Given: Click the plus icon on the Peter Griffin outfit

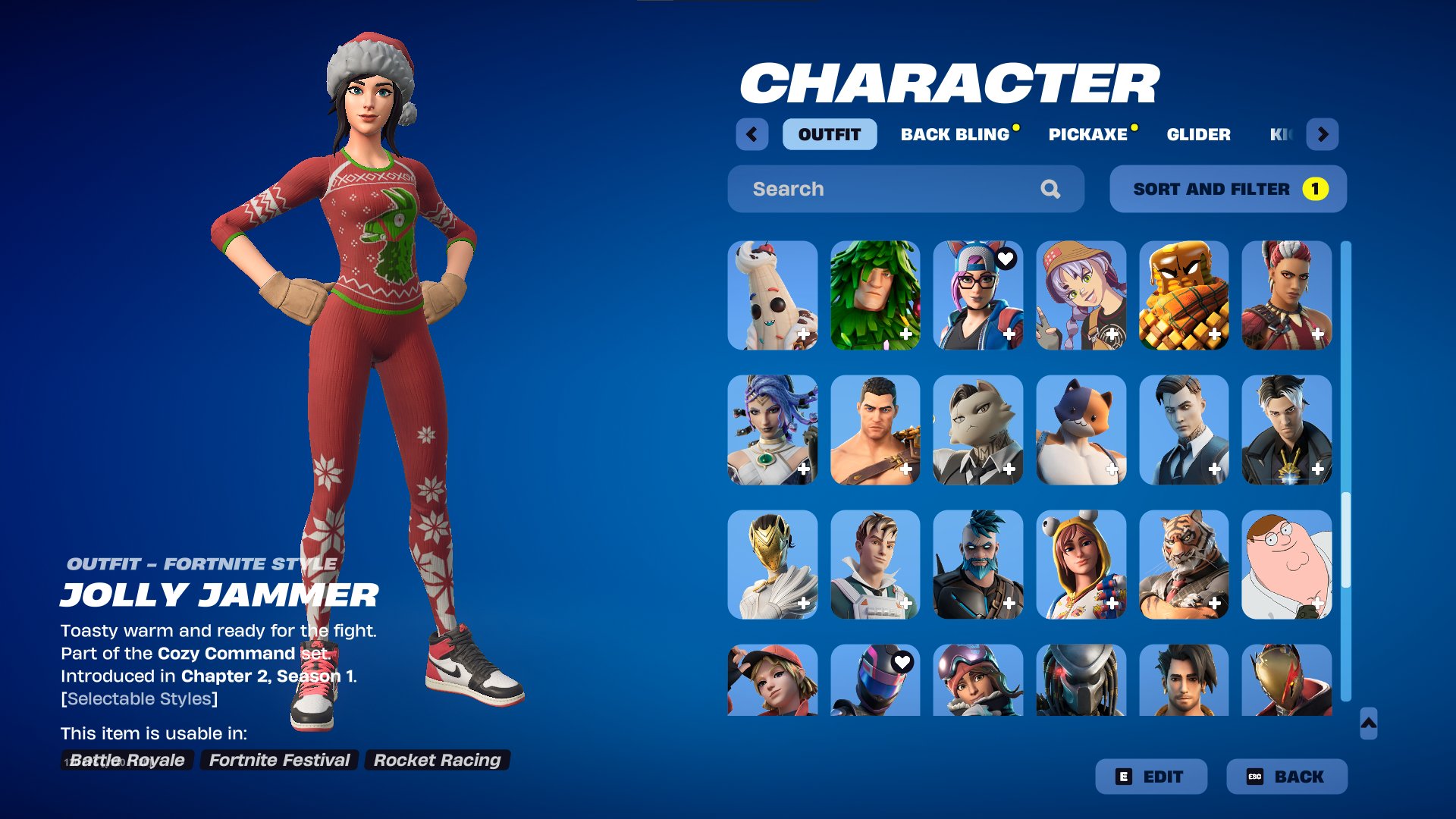Looking at the screenshot, I should (x=1318, y=605).
